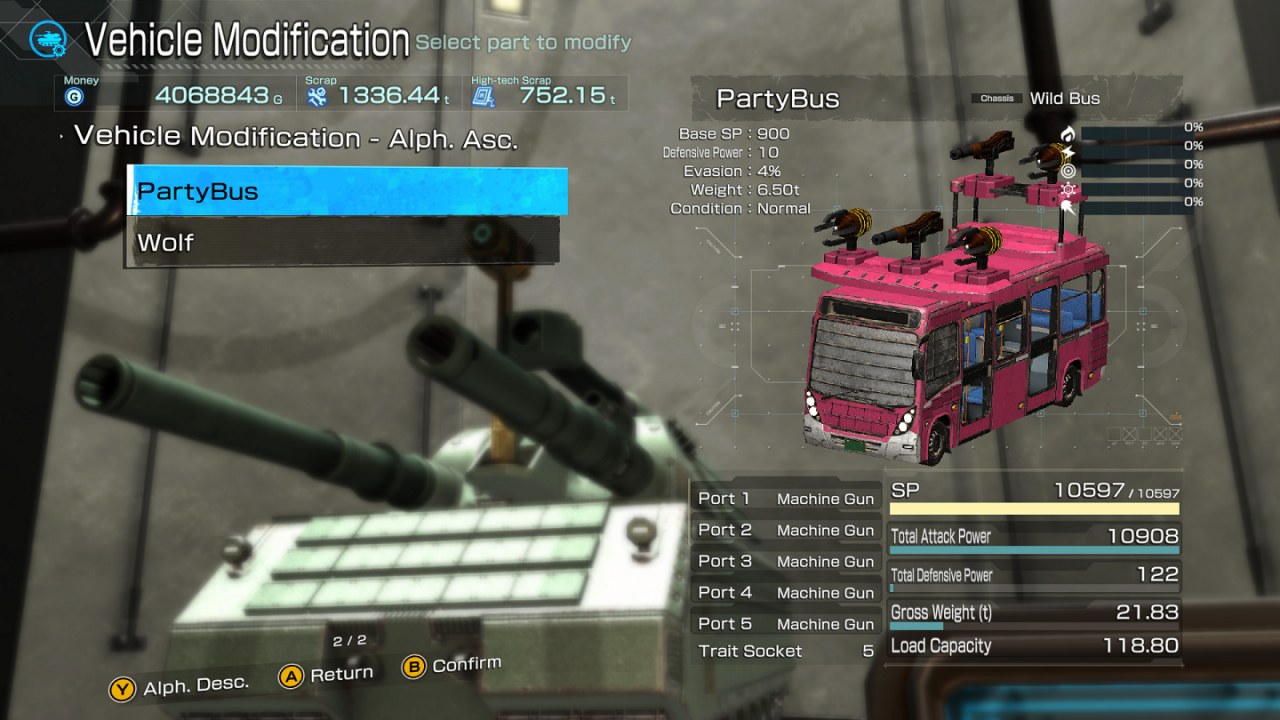Open the Port 5 Machine Gun row
Image resolution: width=1280 pixels, height=720 pixels.
786,623
